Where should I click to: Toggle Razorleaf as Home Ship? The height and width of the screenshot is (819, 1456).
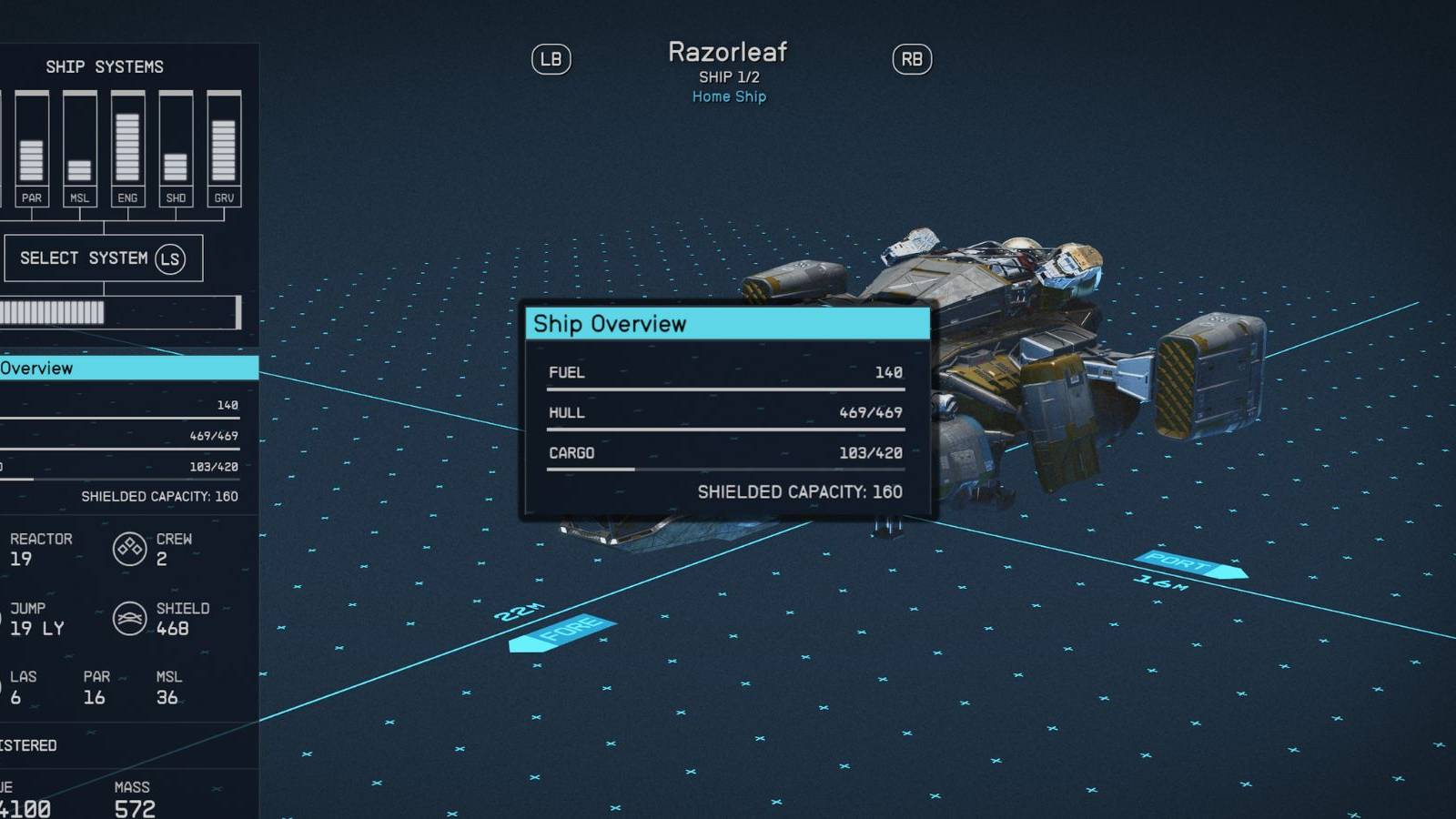728,96
